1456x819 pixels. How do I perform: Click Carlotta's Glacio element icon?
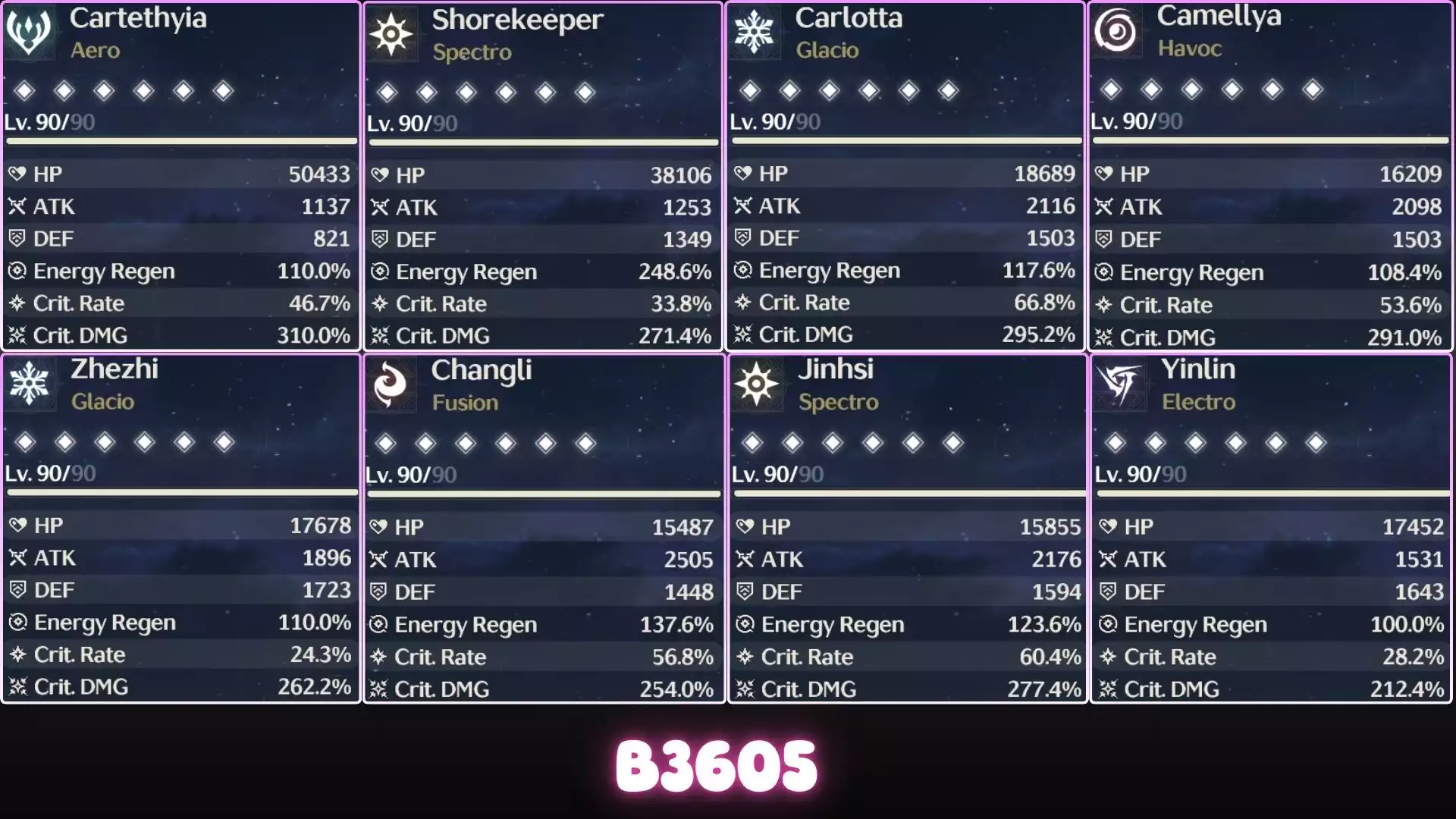754,30
